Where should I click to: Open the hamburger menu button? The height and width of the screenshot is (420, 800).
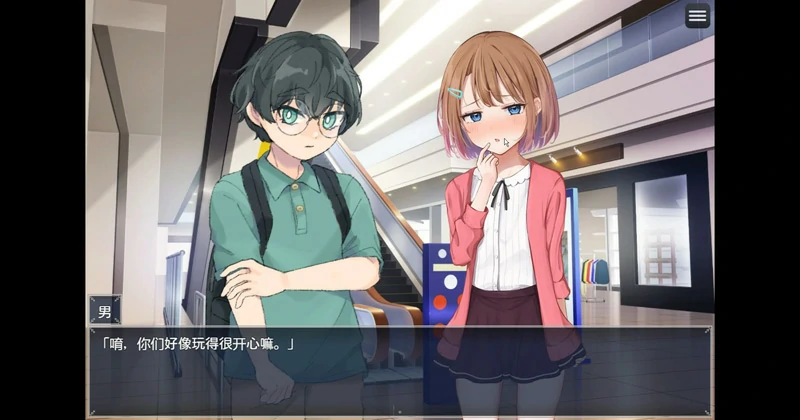pos(697,16)
